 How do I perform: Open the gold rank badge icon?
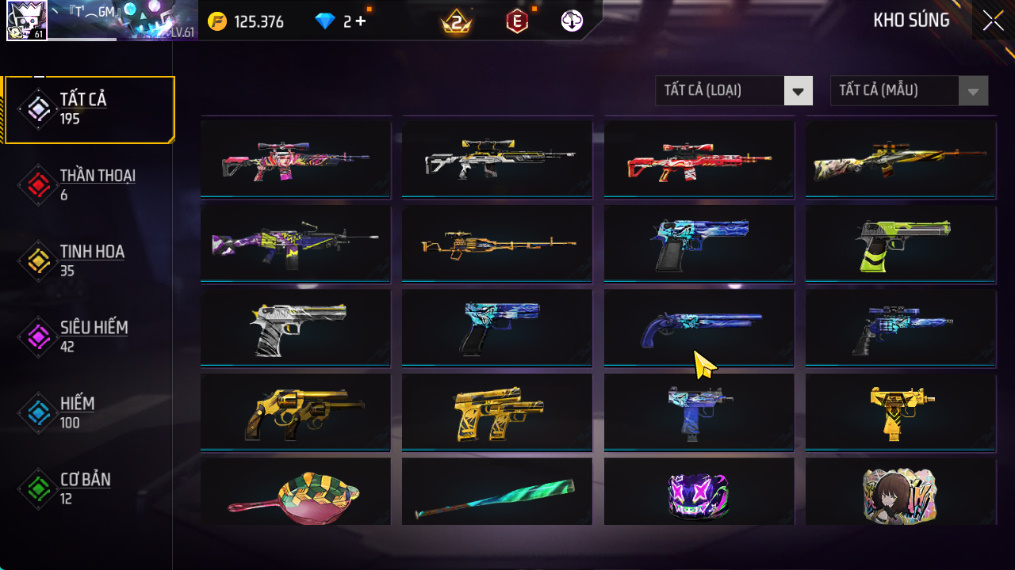point(456,21)
